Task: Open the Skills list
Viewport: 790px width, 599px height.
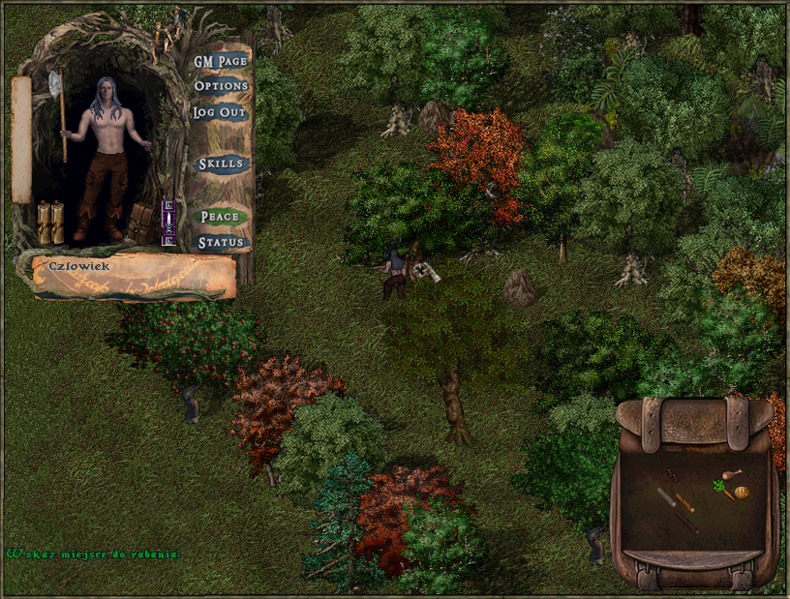Action: [x=219, y=164]
